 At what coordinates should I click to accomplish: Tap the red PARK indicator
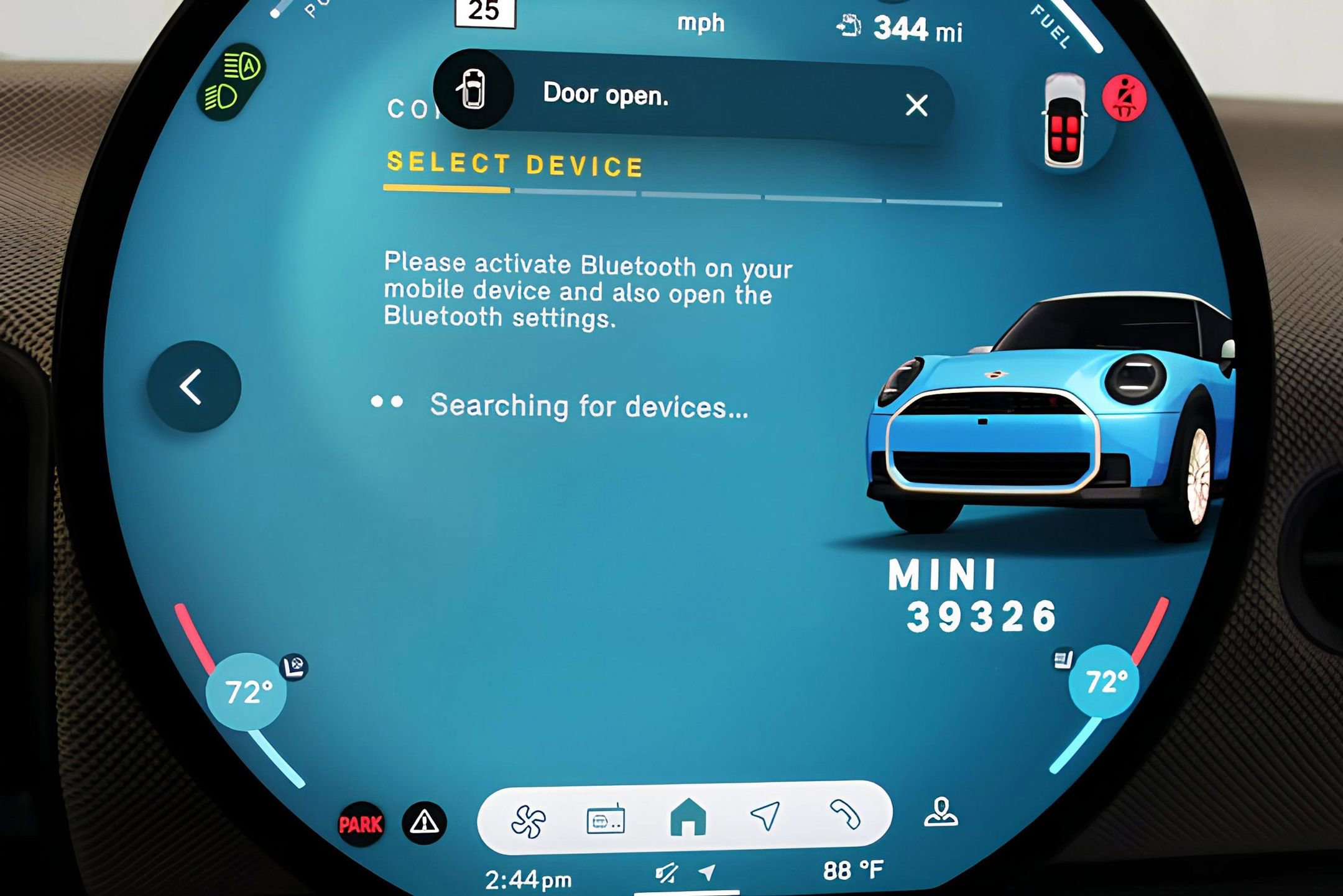[x=361, y=824]
